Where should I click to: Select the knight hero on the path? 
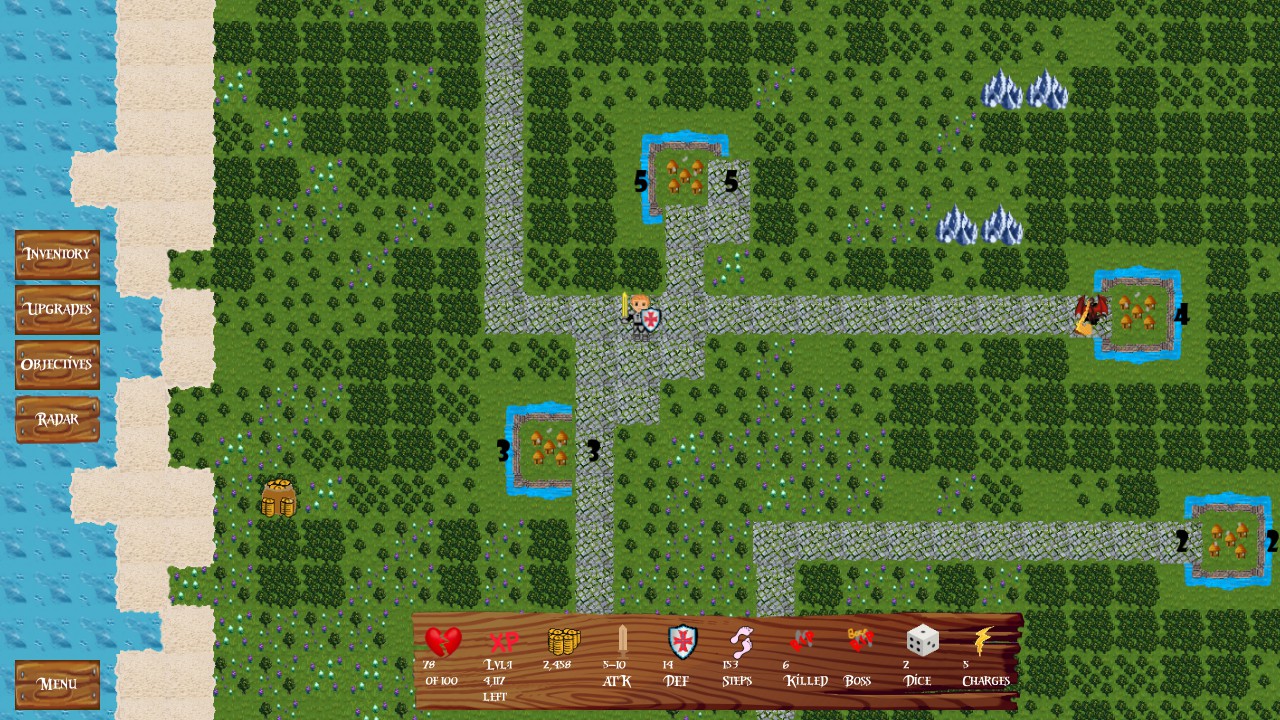tap(640, 315)
